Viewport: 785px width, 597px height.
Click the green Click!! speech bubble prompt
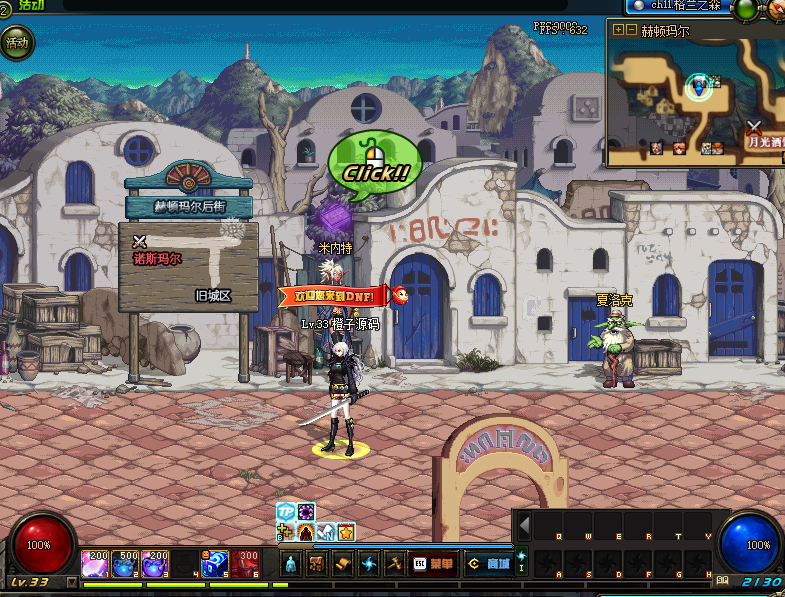point(375,166)
